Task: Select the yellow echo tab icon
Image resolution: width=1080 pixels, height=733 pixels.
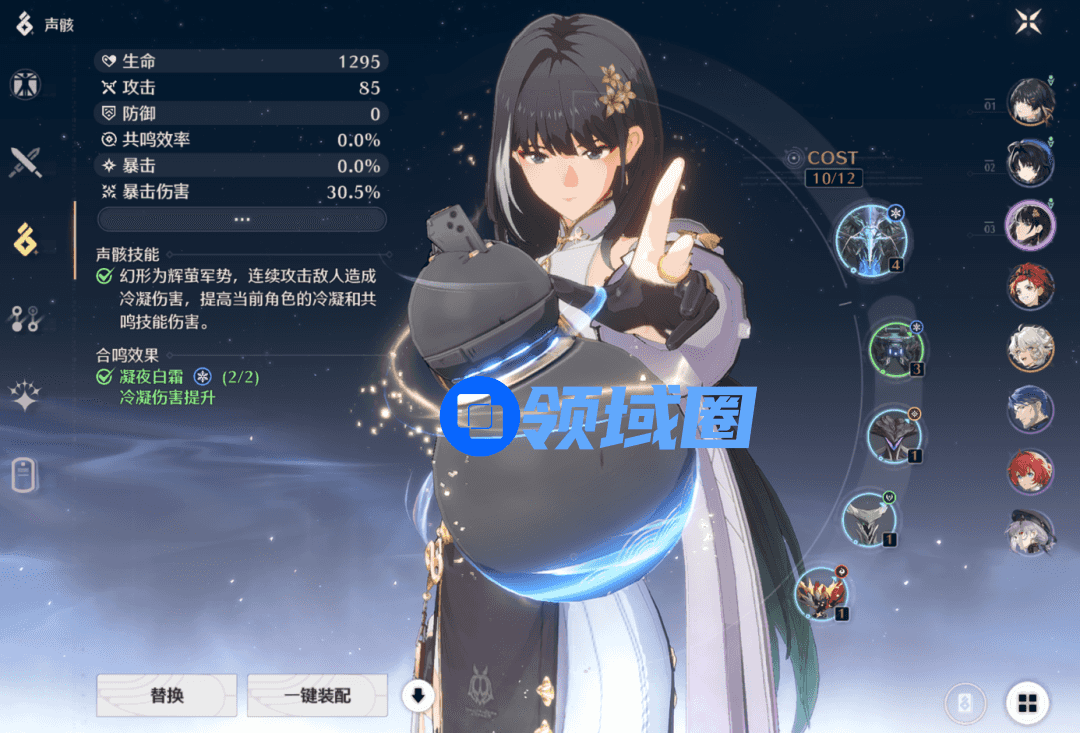Action: click(25, 240)
